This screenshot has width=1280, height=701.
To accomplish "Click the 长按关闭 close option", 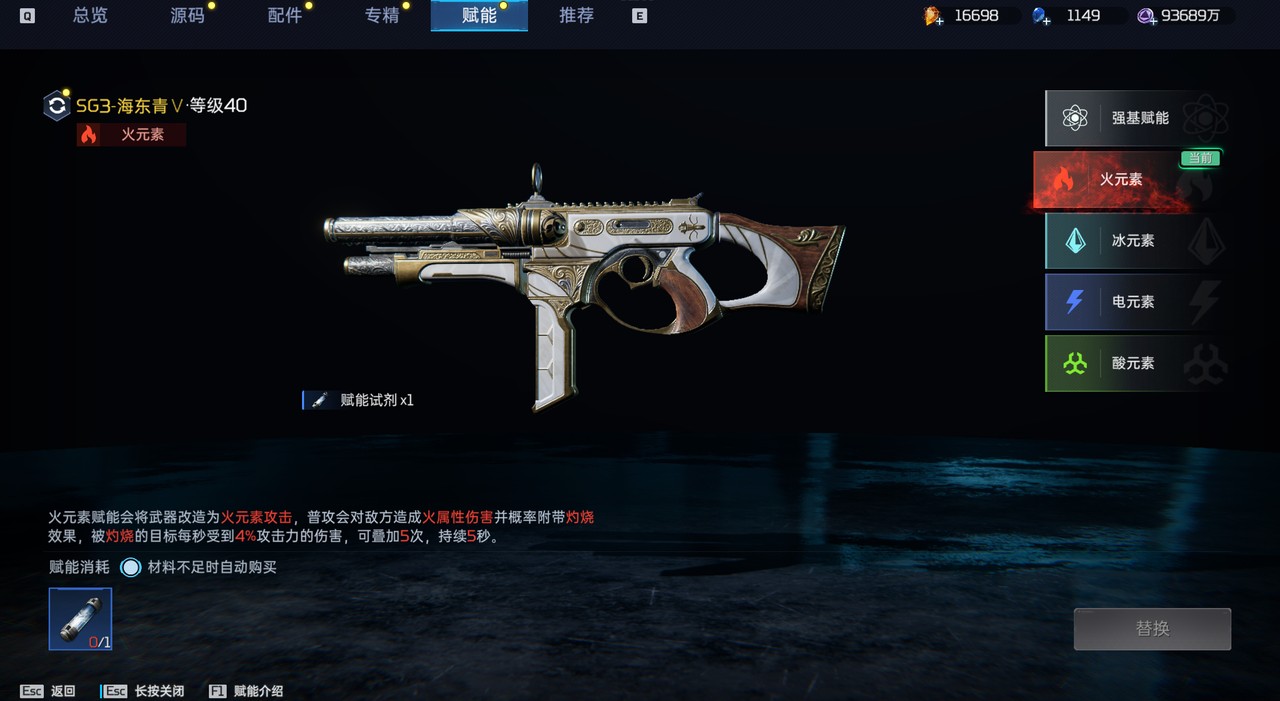I will (145, 691).
